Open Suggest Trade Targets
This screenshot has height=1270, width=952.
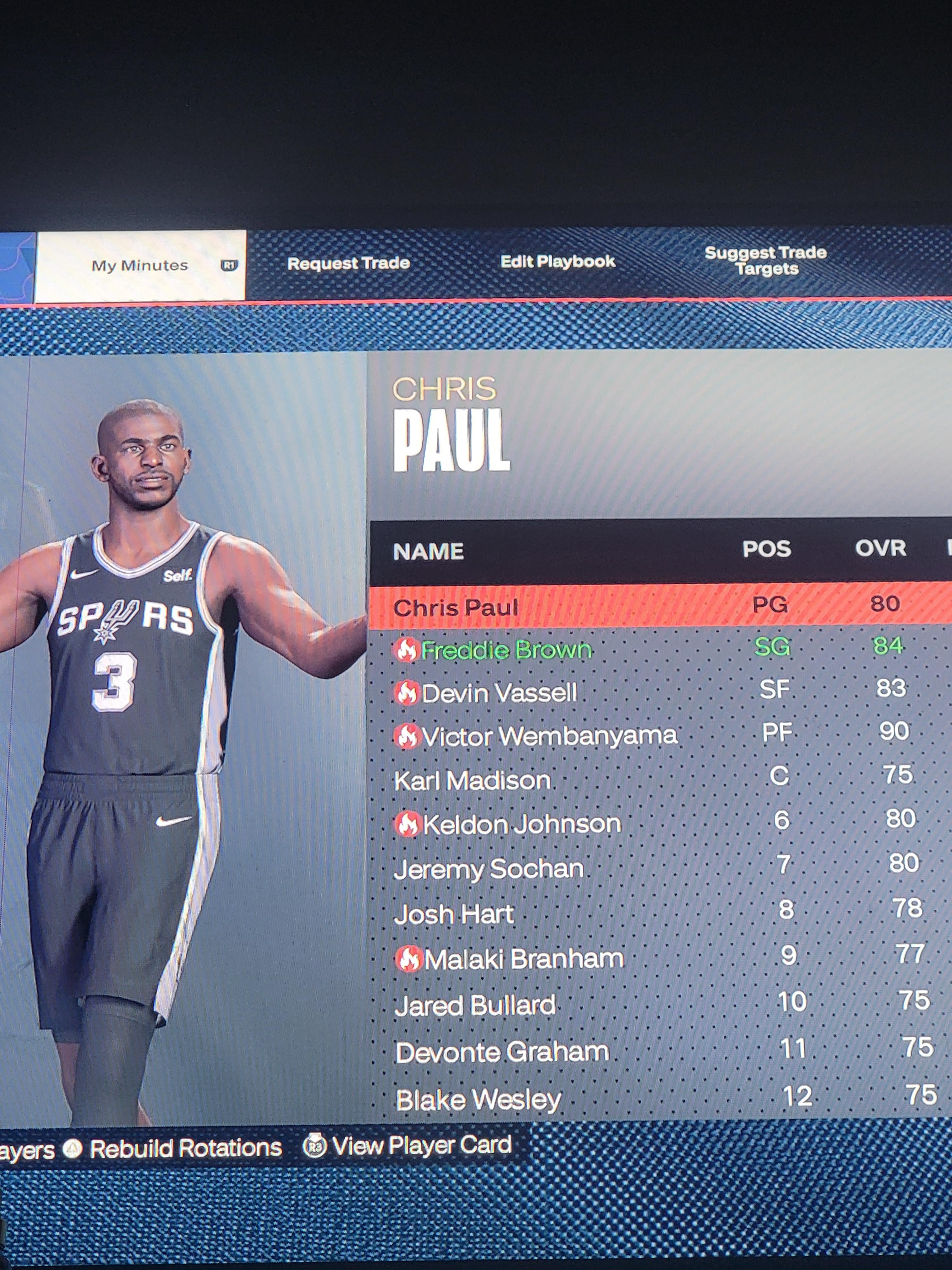click(765, 261)
